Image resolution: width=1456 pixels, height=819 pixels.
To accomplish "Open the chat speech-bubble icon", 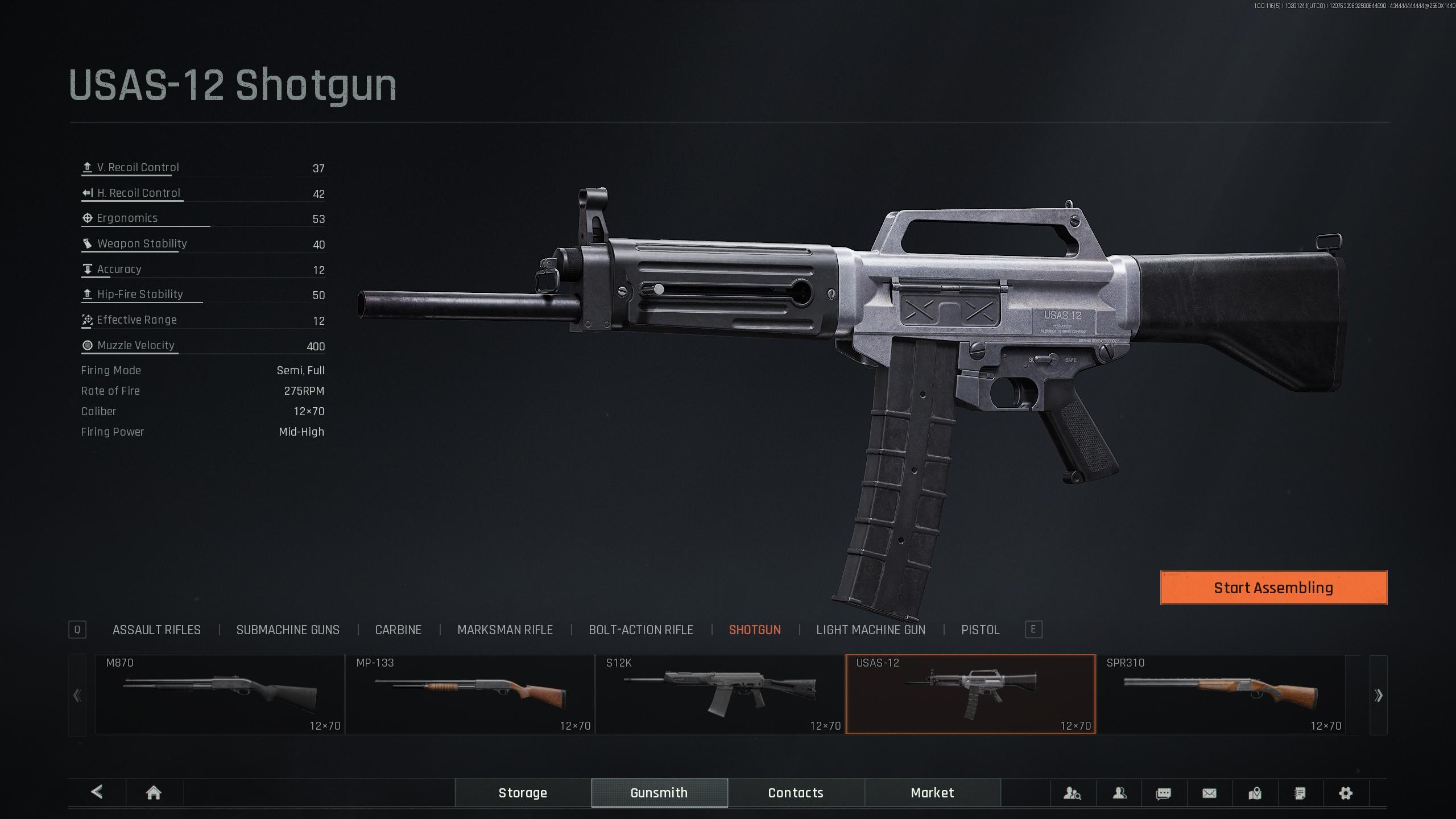I will (1164, 793).
